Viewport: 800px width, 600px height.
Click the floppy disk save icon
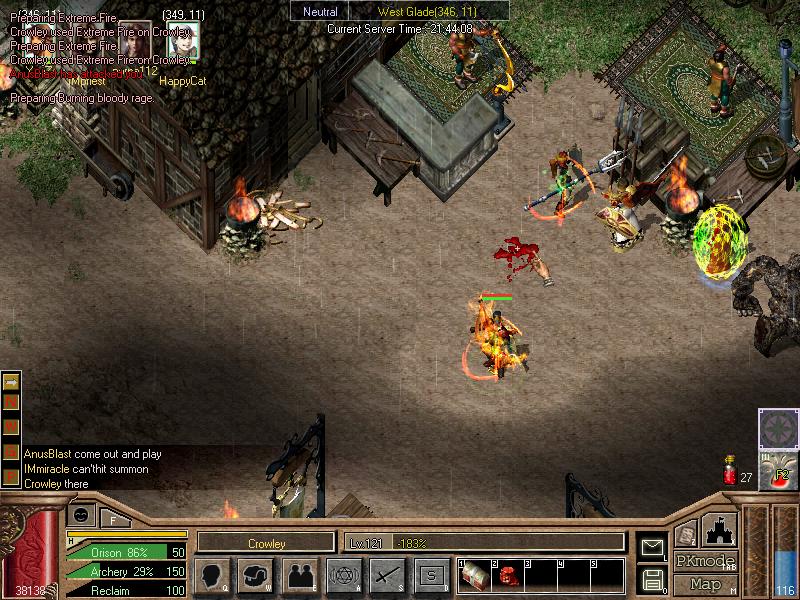click(652, 578)
